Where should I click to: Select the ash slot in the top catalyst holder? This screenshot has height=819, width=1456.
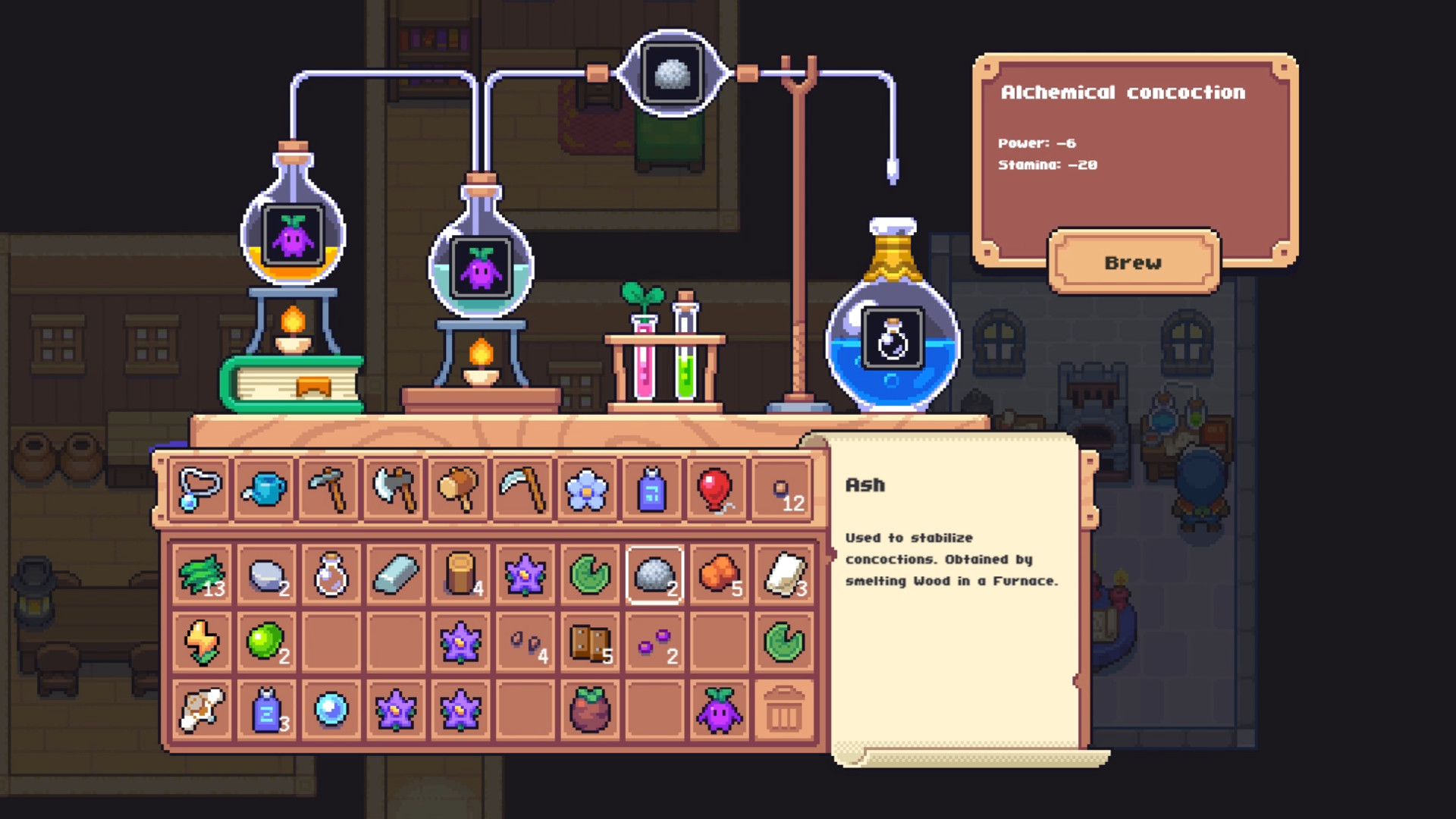670,74
